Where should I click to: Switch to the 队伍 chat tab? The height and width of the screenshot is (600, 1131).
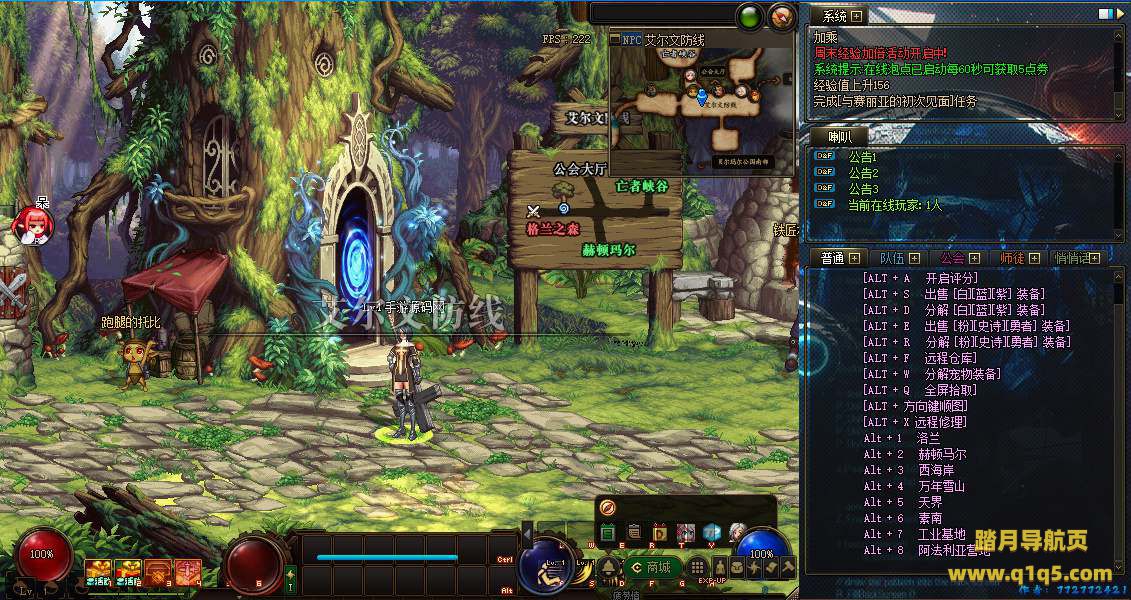[x=887, y=258]
